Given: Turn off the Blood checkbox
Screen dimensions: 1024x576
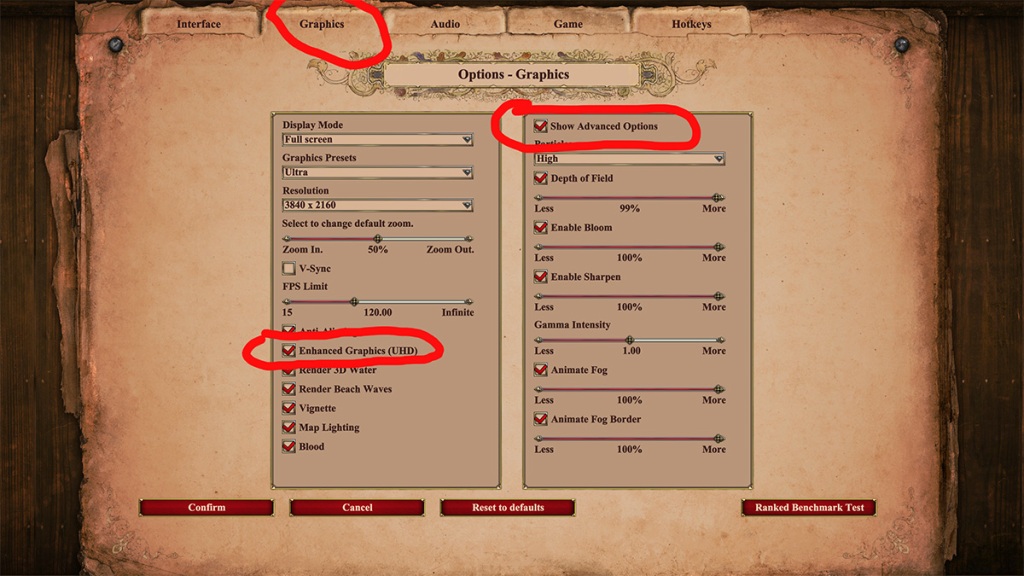Looking at the screenshot, I should coord(289,447).
